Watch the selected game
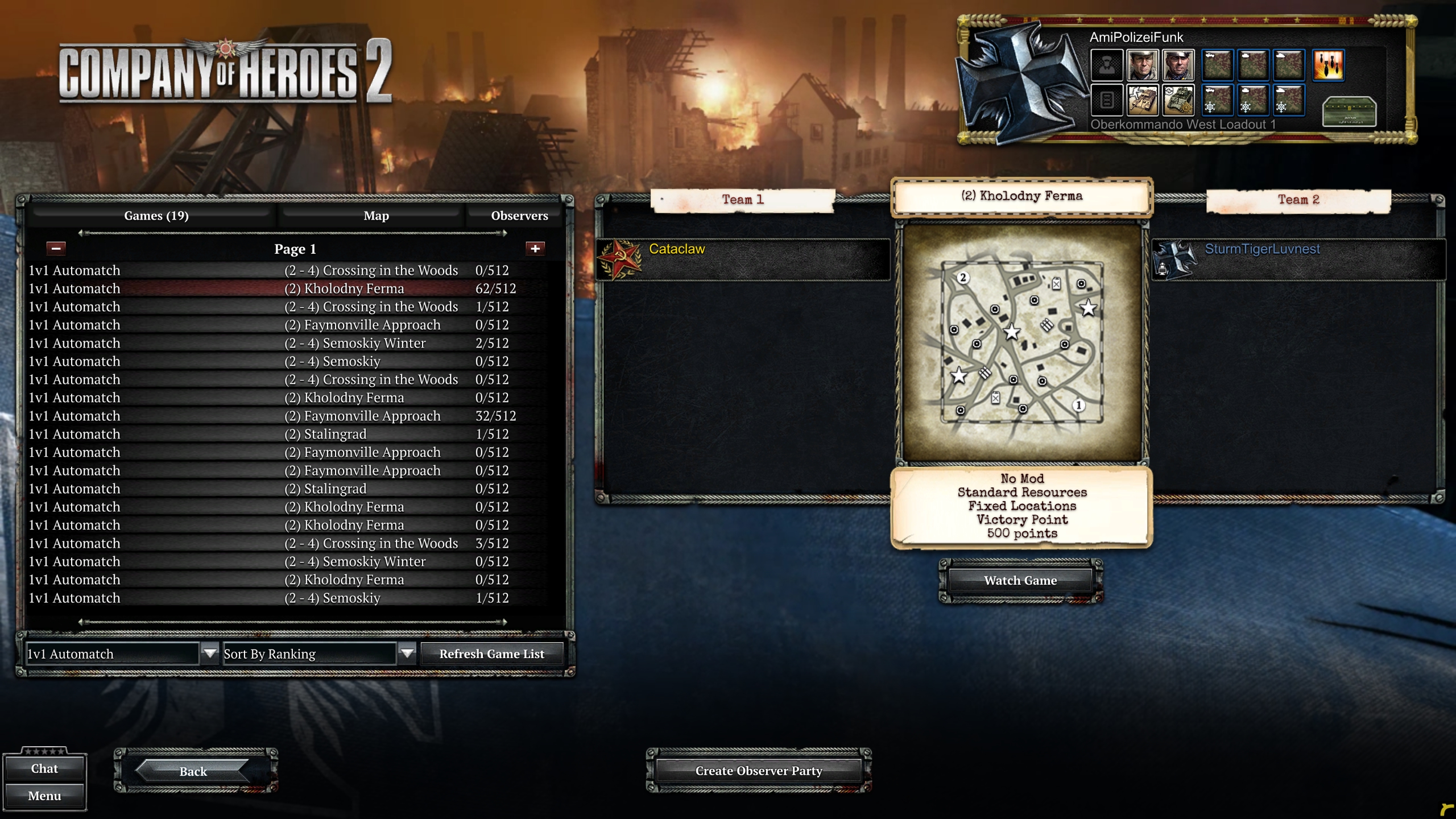Viewport: 1456px width, 819px height. coord(1020,581)
